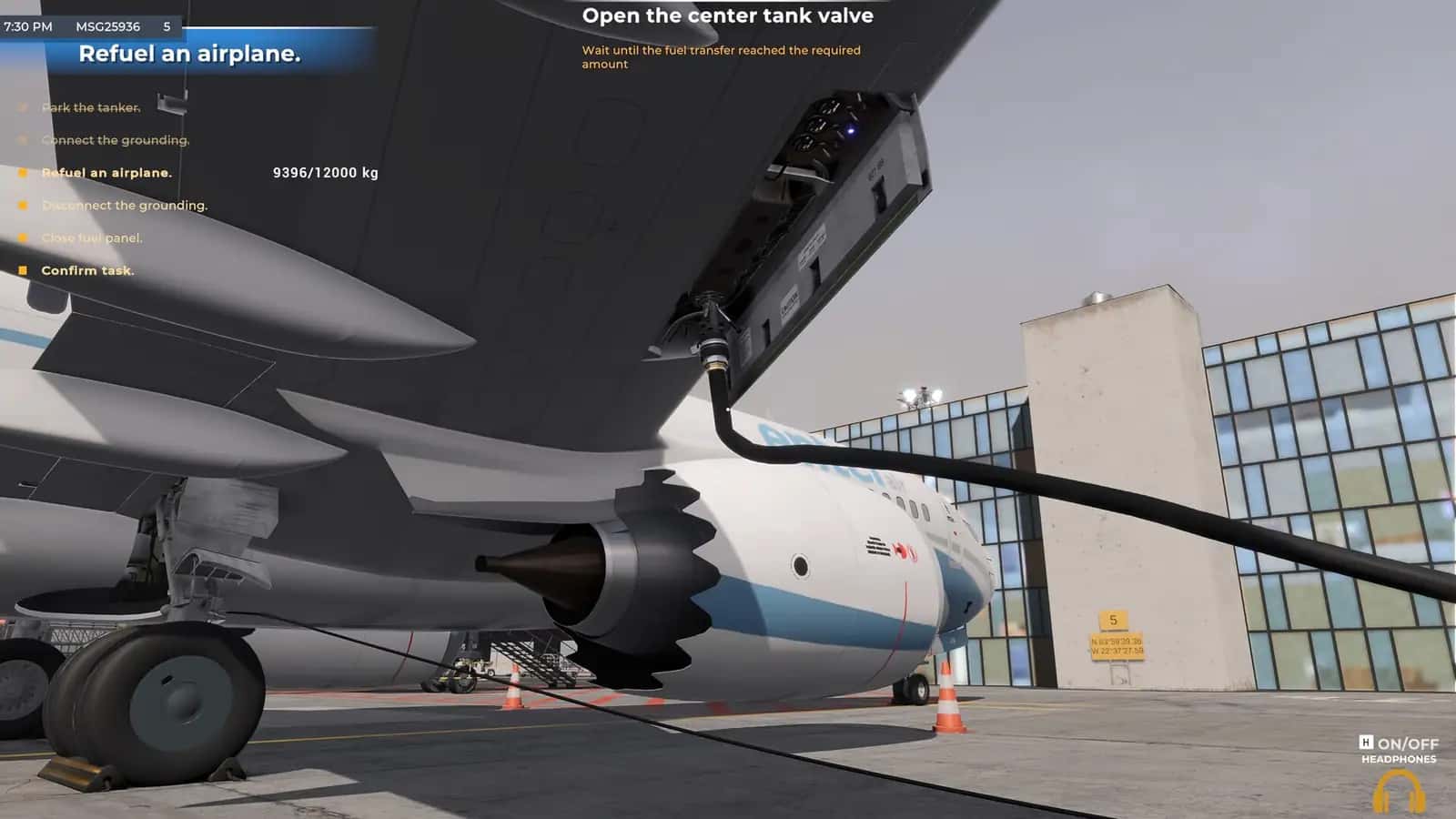Click the bullet icon next to Refuel an airplane
The width and height of the screenshot is (1456, 819).
coord(24,173)
